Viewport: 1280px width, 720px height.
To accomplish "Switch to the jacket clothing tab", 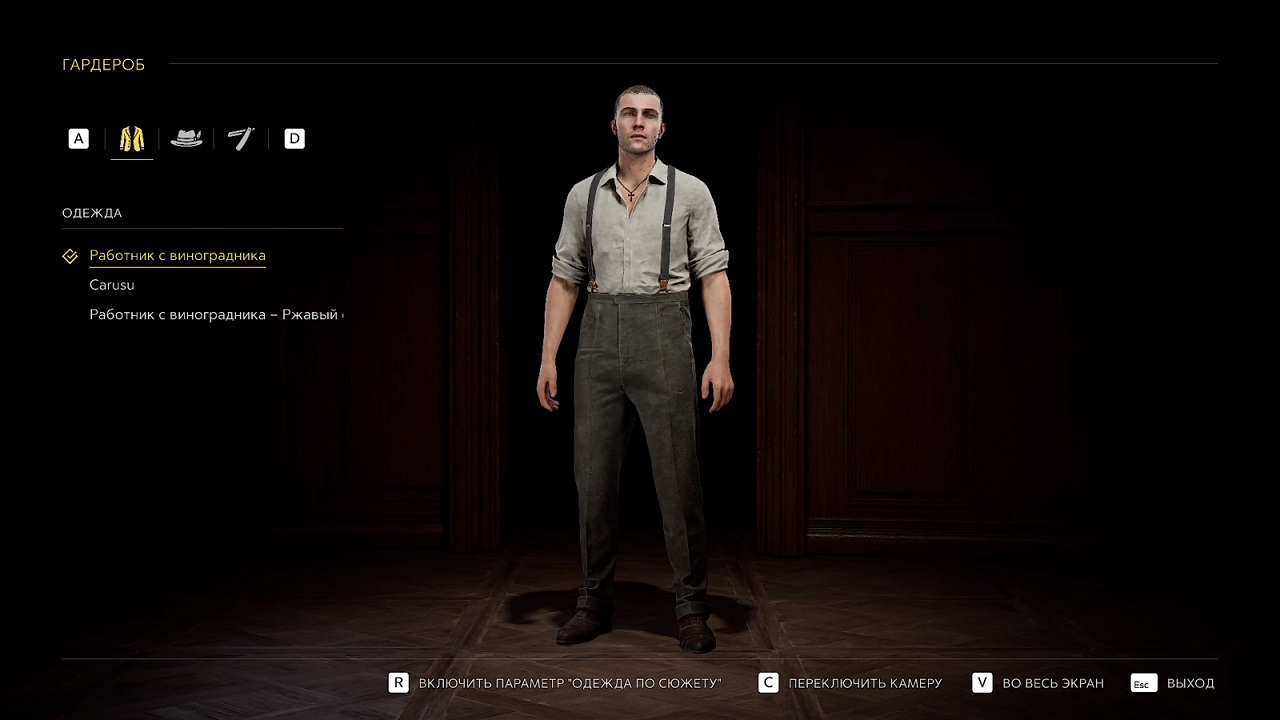I will tap(132, 139).
